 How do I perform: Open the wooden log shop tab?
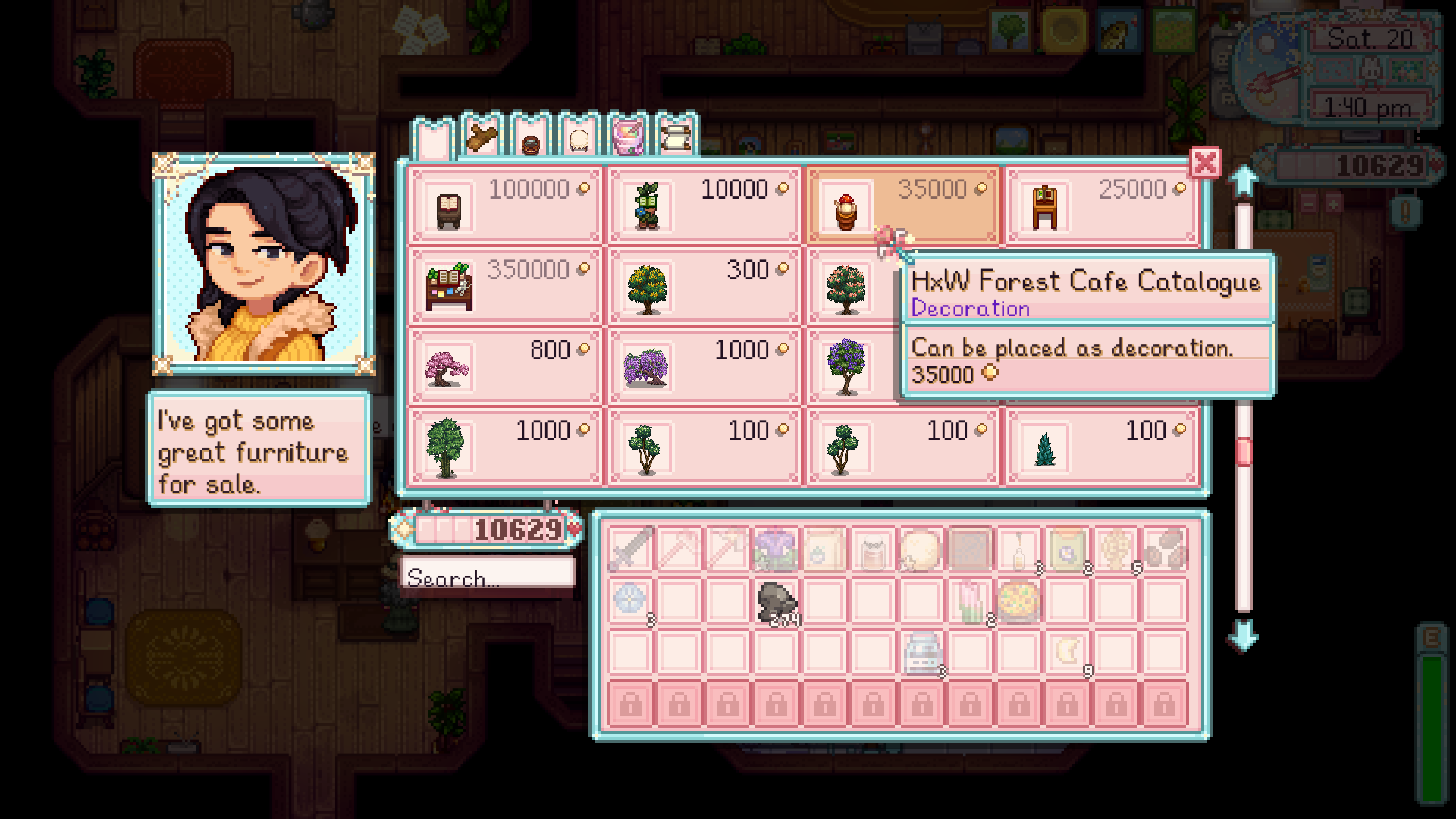pyautogui.click(x=480, y=138)
